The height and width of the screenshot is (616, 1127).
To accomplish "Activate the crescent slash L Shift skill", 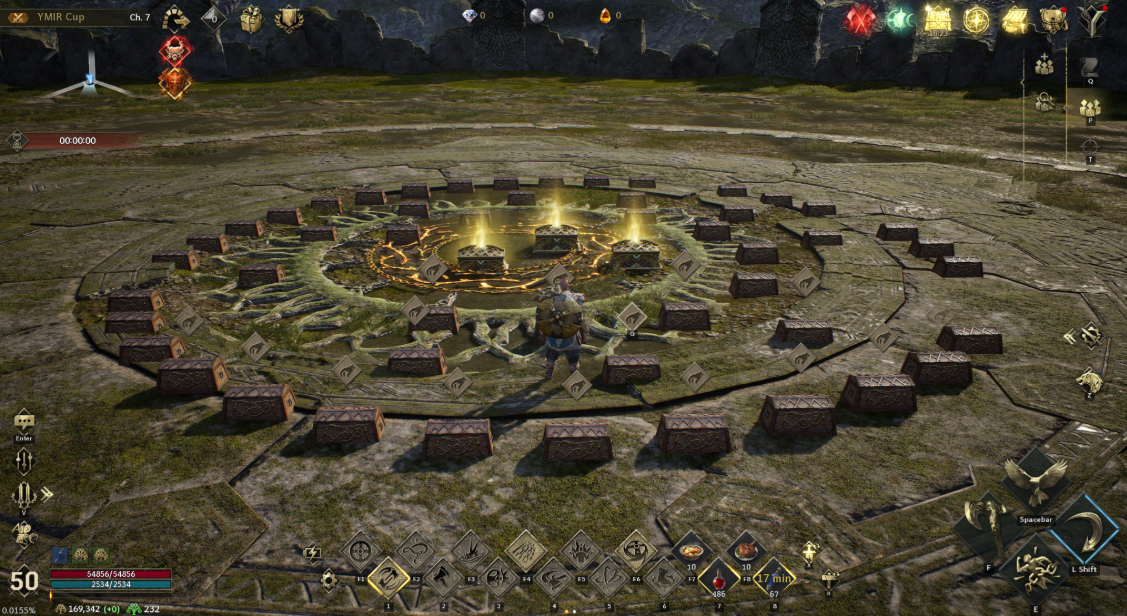I will 1084,527.
